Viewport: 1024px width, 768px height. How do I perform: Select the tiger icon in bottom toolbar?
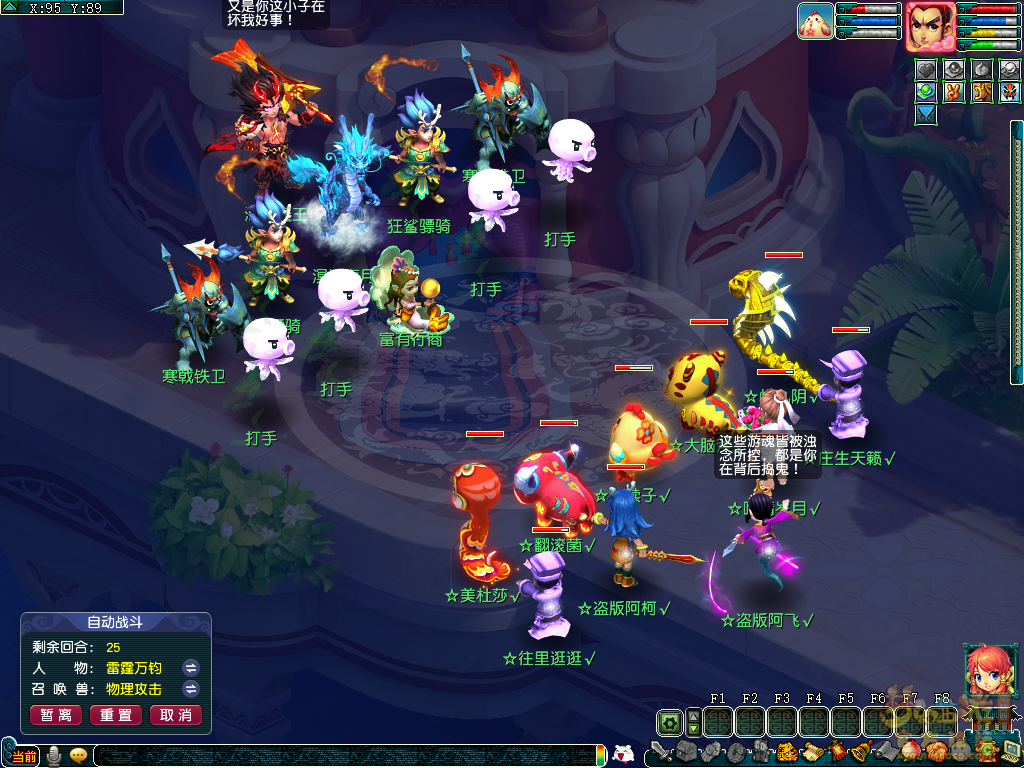coord(786,752)
